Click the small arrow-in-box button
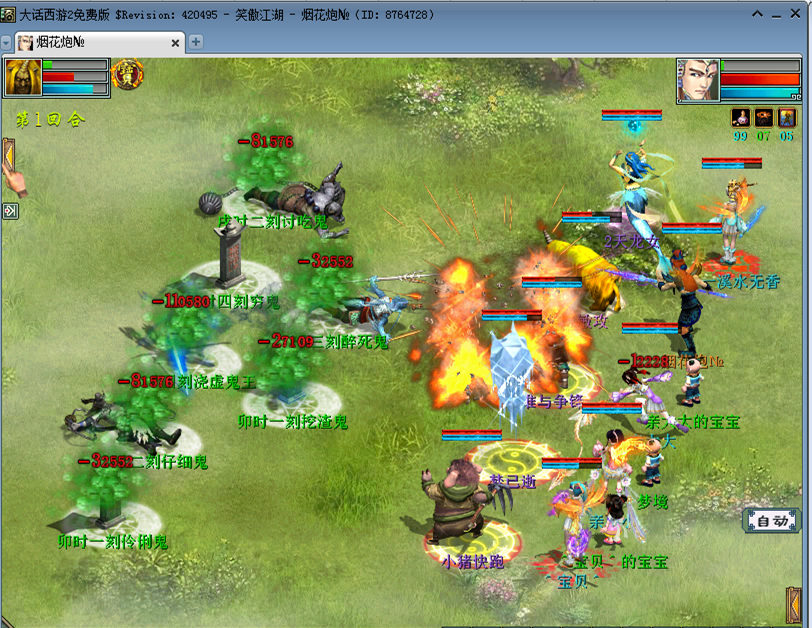812x628 pixels. [x=9, y=210]
